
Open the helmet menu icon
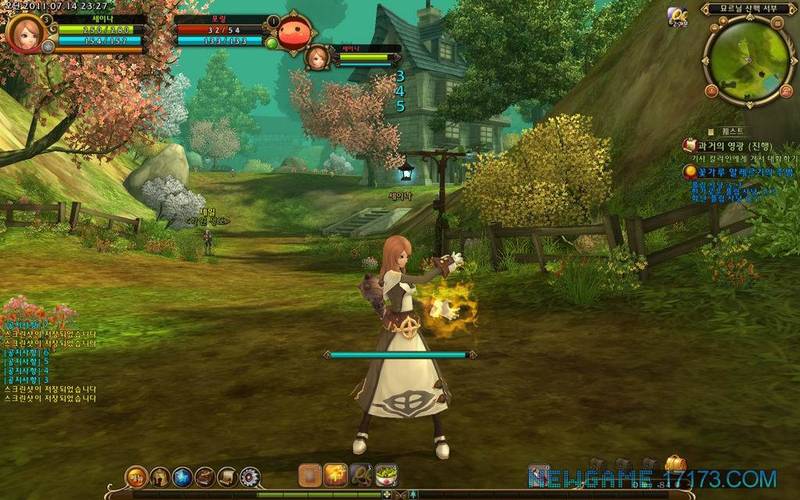[x=160, y=477]
